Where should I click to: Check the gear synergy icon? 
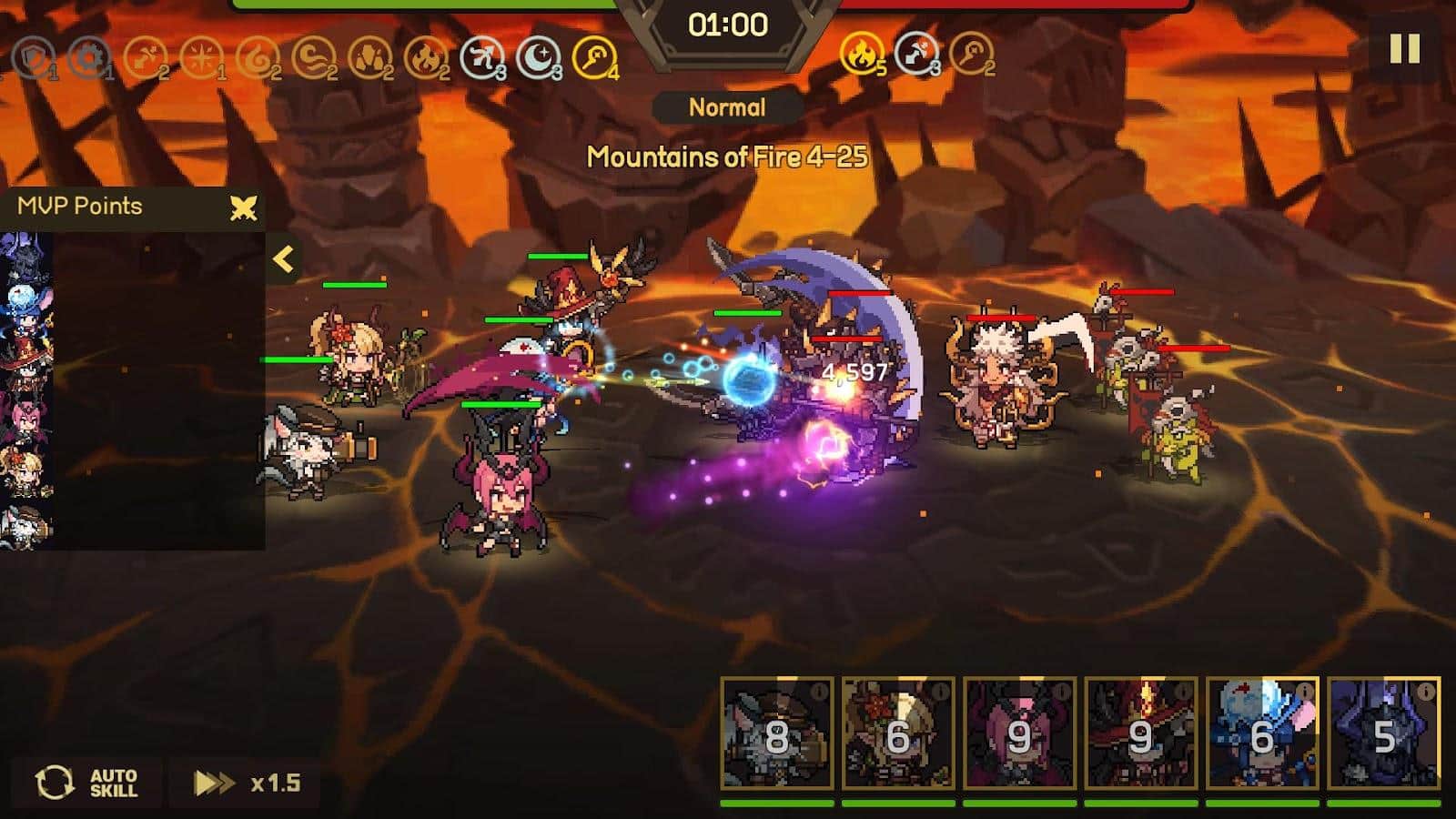click(x=88, y=59)
